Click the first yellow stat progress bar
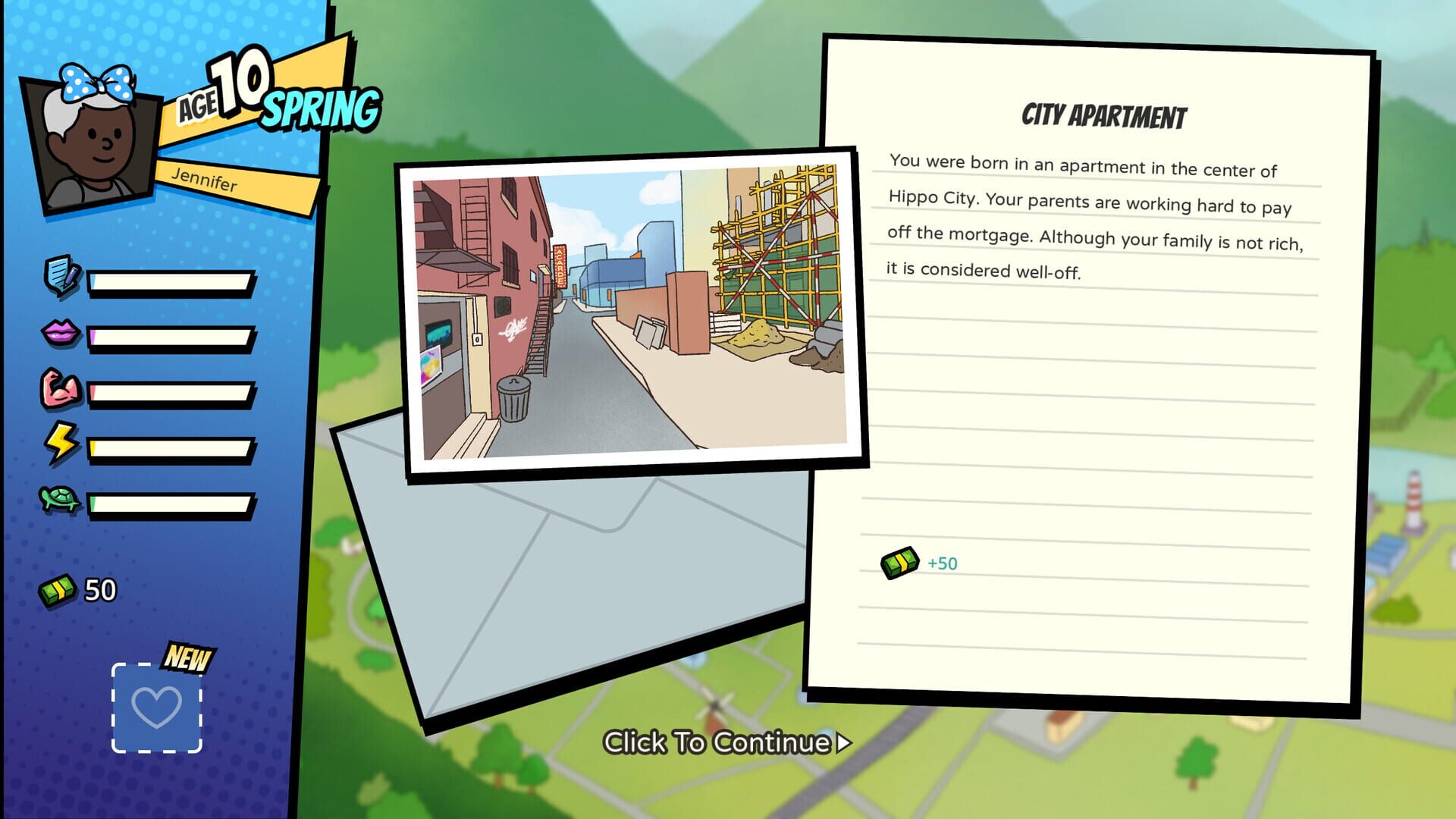Screen dimensions: 1456x819 tap(171, 281)
